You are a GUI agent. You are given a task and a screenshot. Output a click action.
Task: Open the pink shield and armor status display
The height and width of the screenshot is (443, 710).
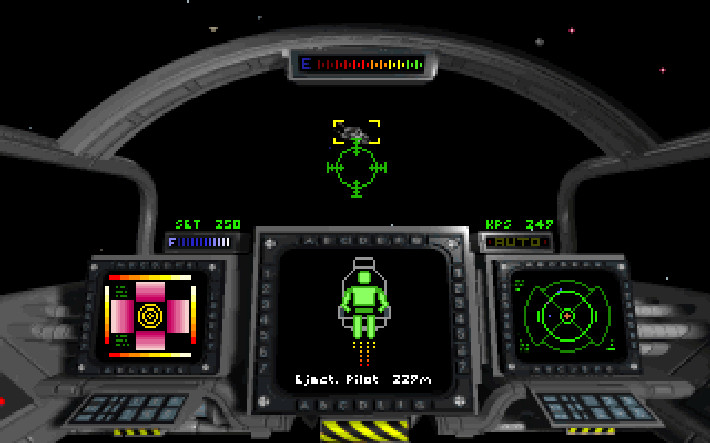[150, 315]
